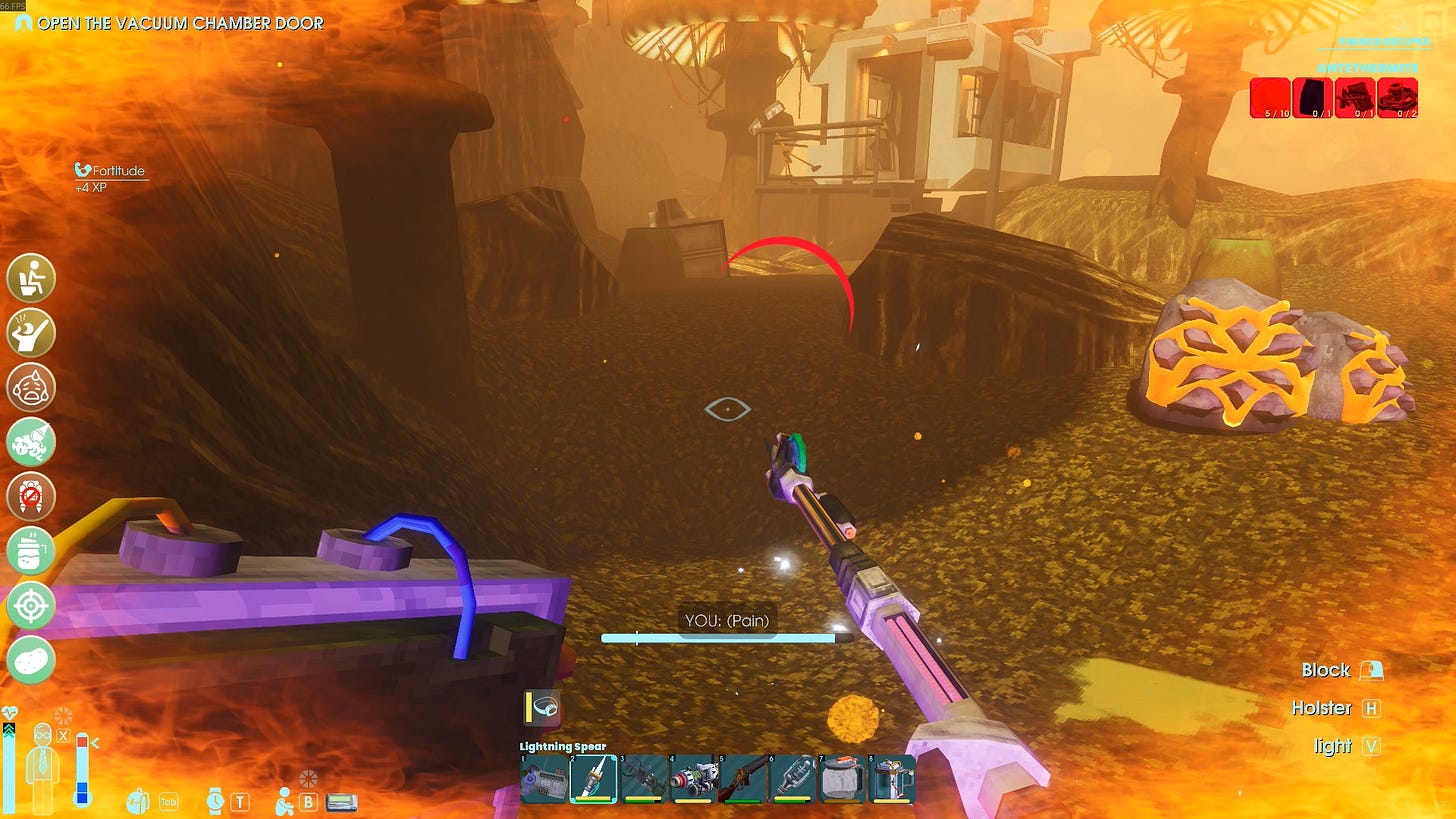Inspect the yawning fatigue status icon
Viewport: 1456px width, 819px height.
[31, 333]
